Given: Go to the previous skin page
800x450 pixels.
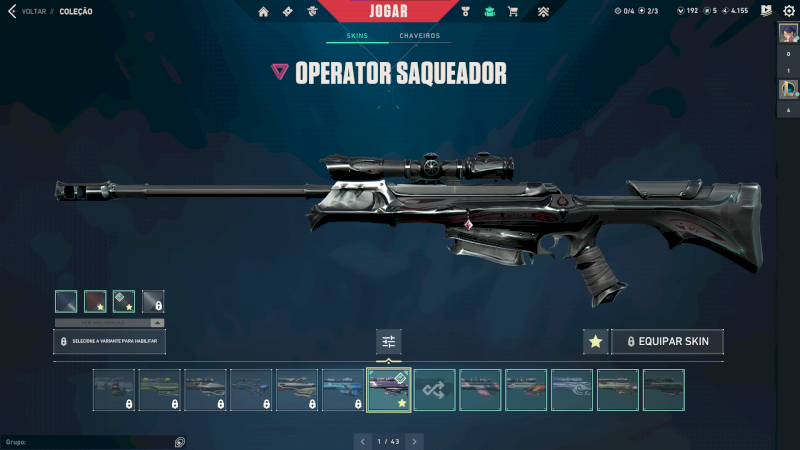Looking at the screenshot, I should pos(361,441).
